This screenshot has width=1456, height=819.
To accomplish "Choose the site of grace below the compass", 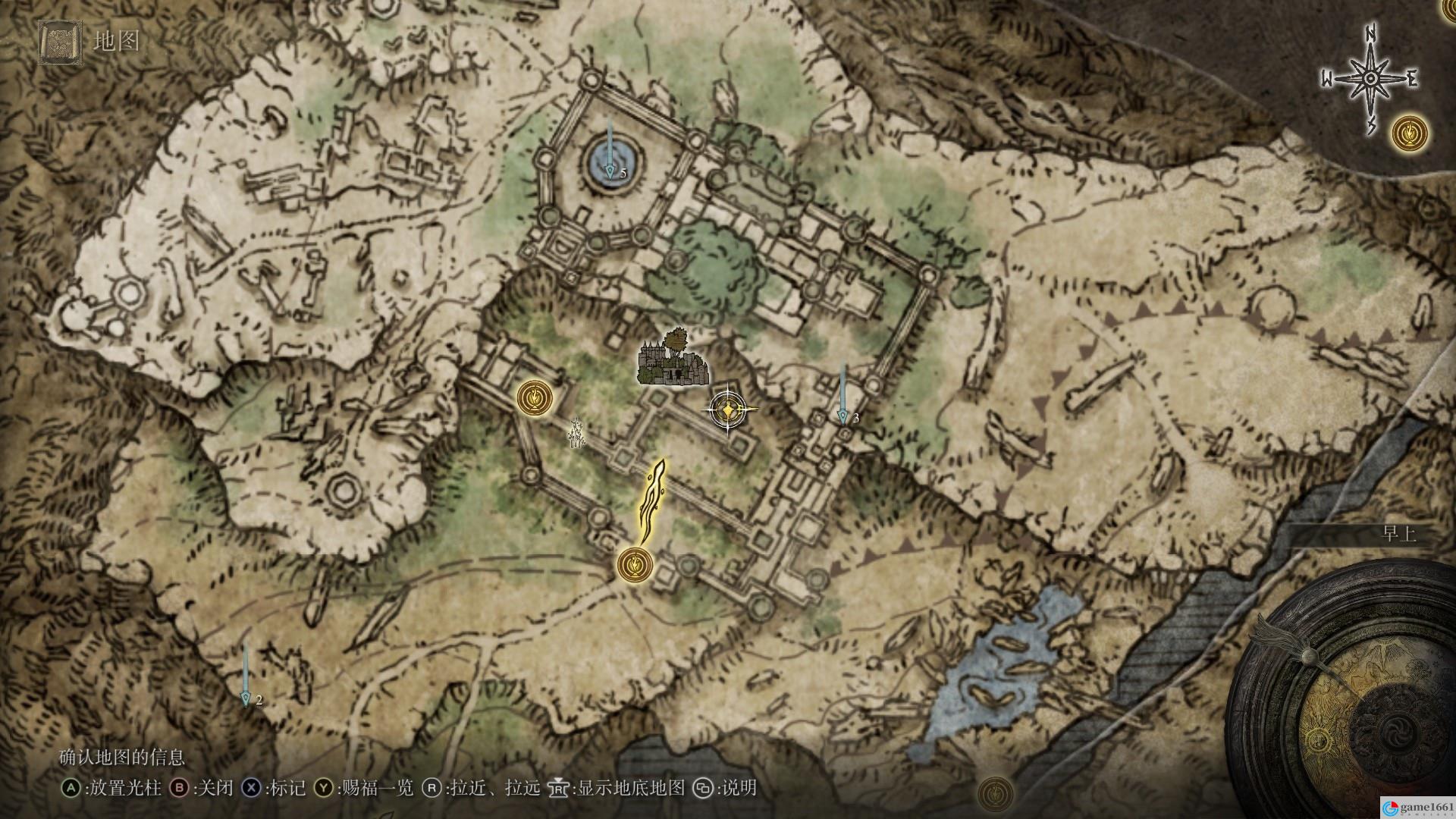I will (x=1410, y=133).
